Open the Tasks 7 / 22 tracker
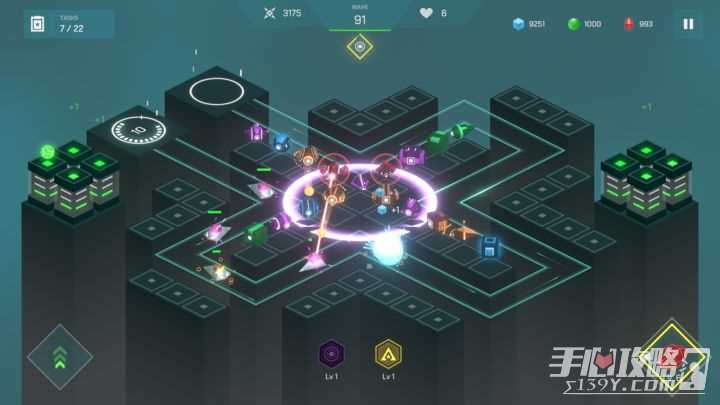This screenshot has width=720, height=405. tap(68, 24)
